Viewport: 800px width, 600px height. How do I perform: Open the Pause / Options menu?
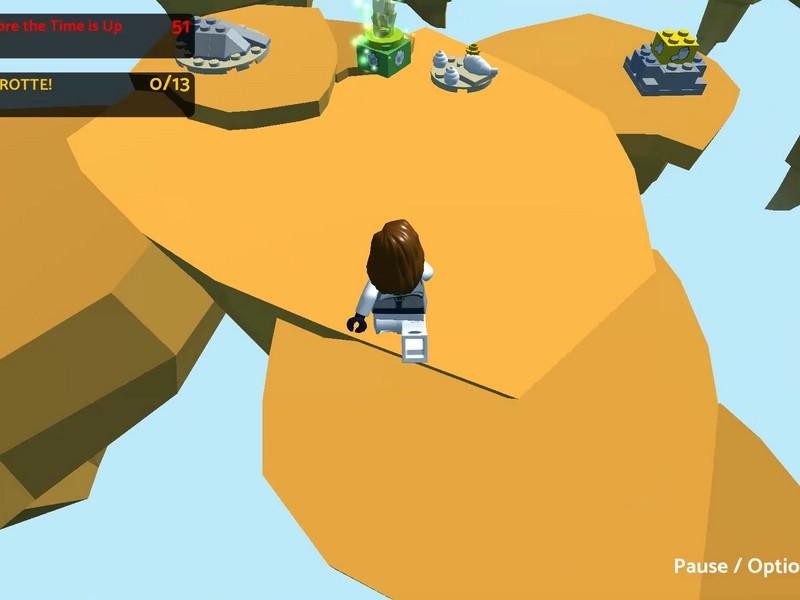click(x=737, y=566)
